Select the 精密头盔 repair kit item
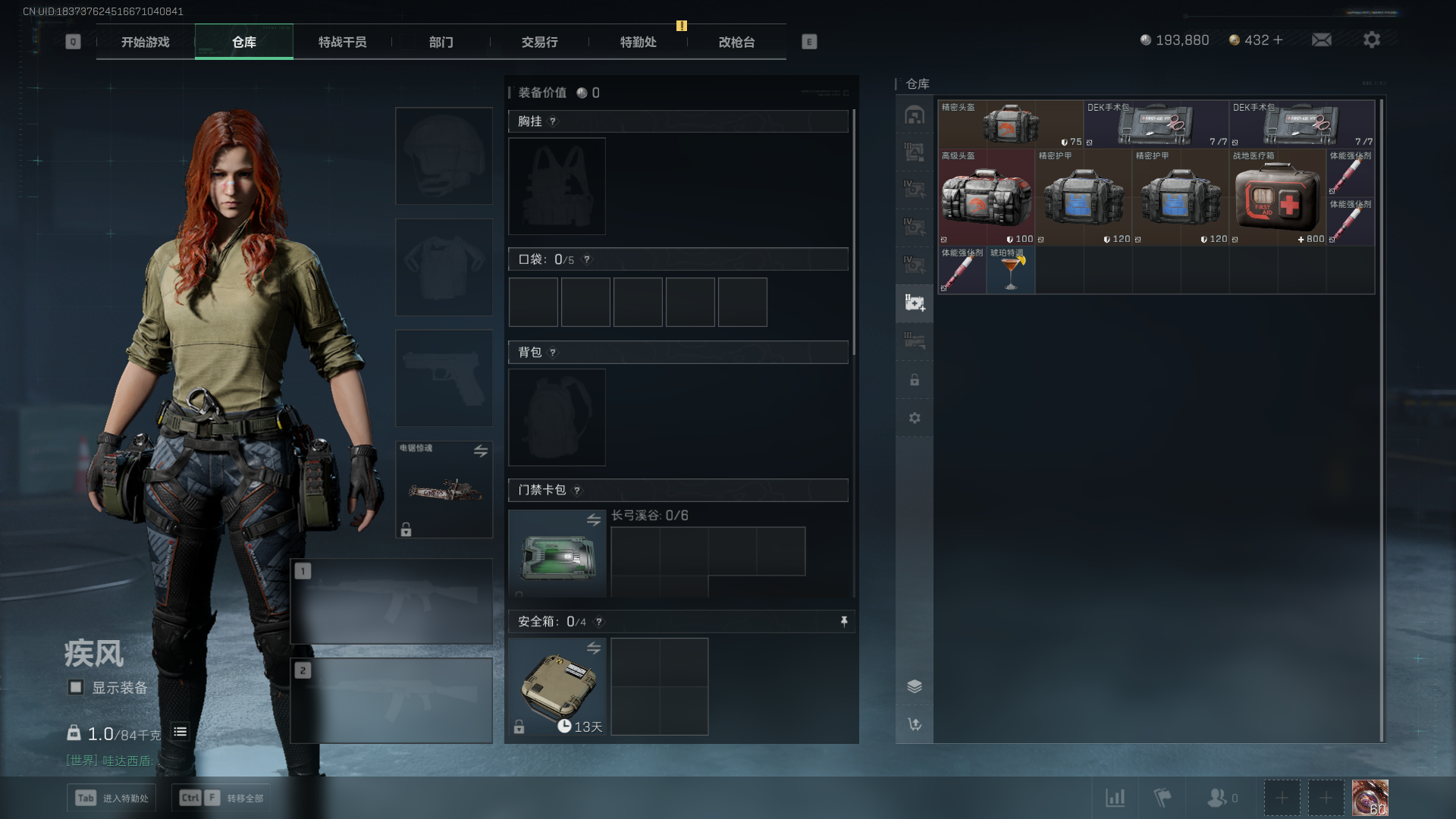 coord(1010,124)
